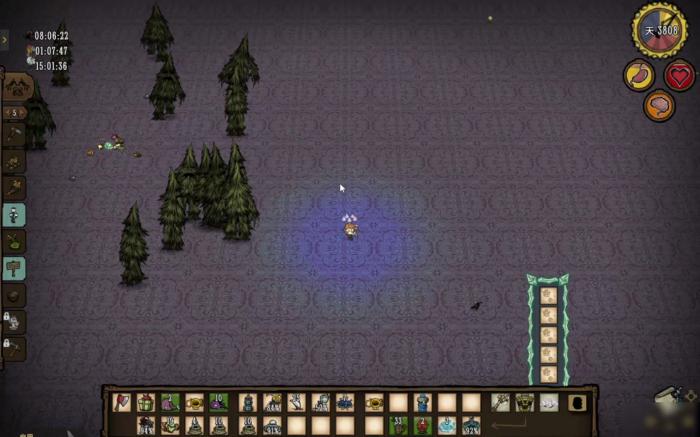Viewport: 700px width, 437px height.
Task: Expand the arrow panel at the top-left edge
Action: (4, 40)
